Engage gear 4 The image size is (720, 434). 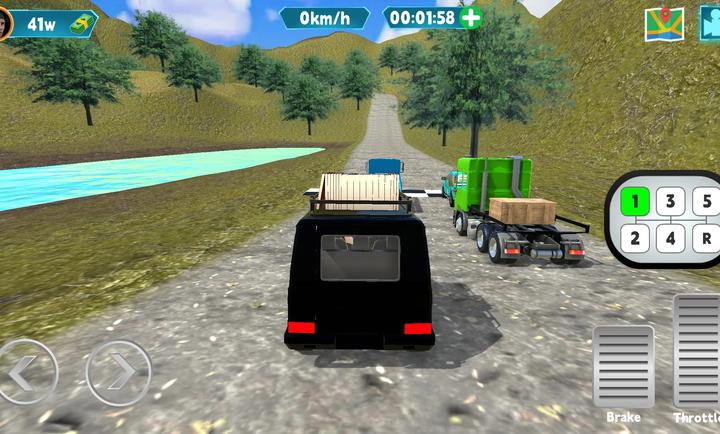[671, 238]
